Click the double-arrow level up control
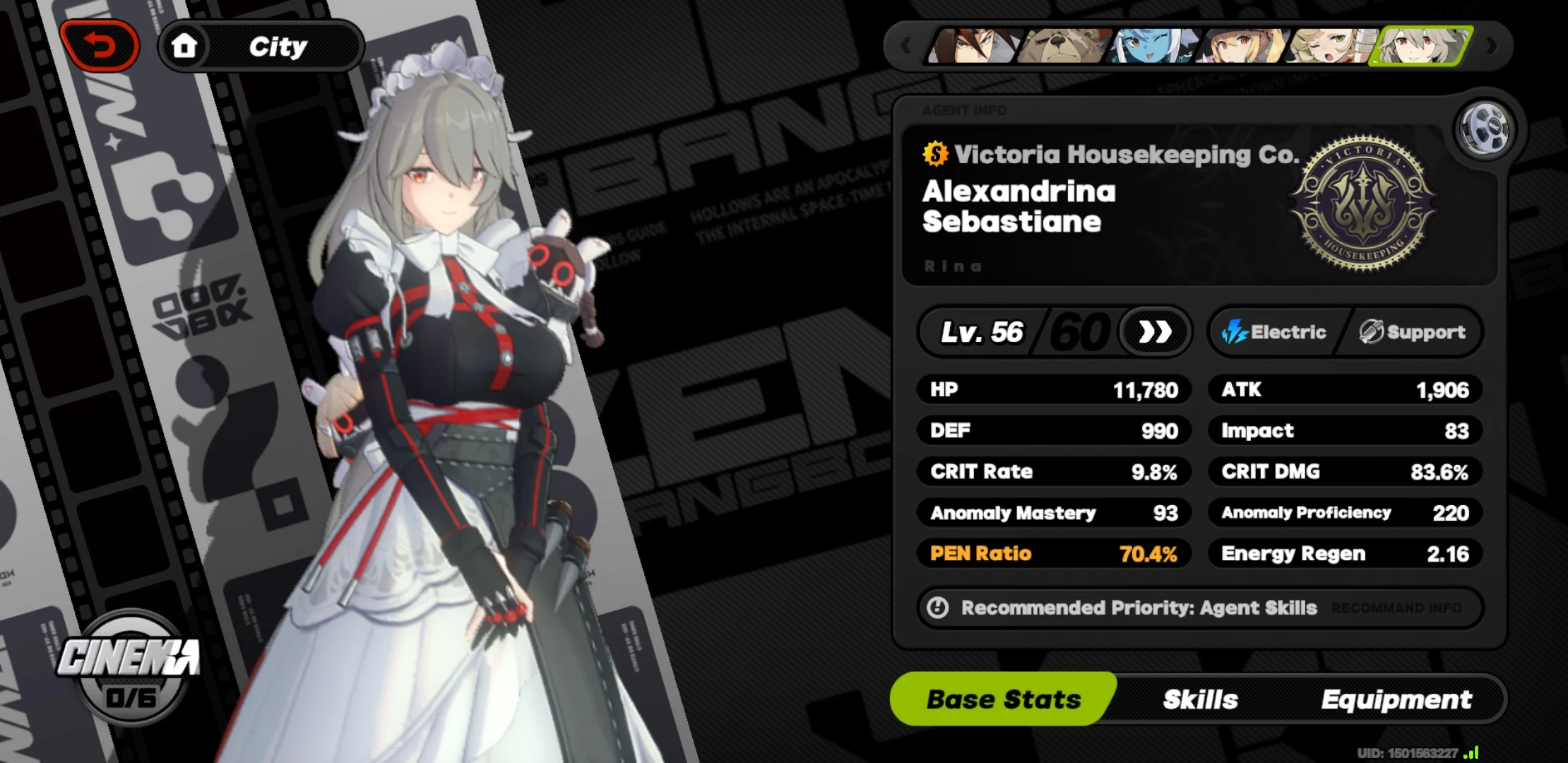The width and height of the screenshot is (1568, 763). 1154,332
